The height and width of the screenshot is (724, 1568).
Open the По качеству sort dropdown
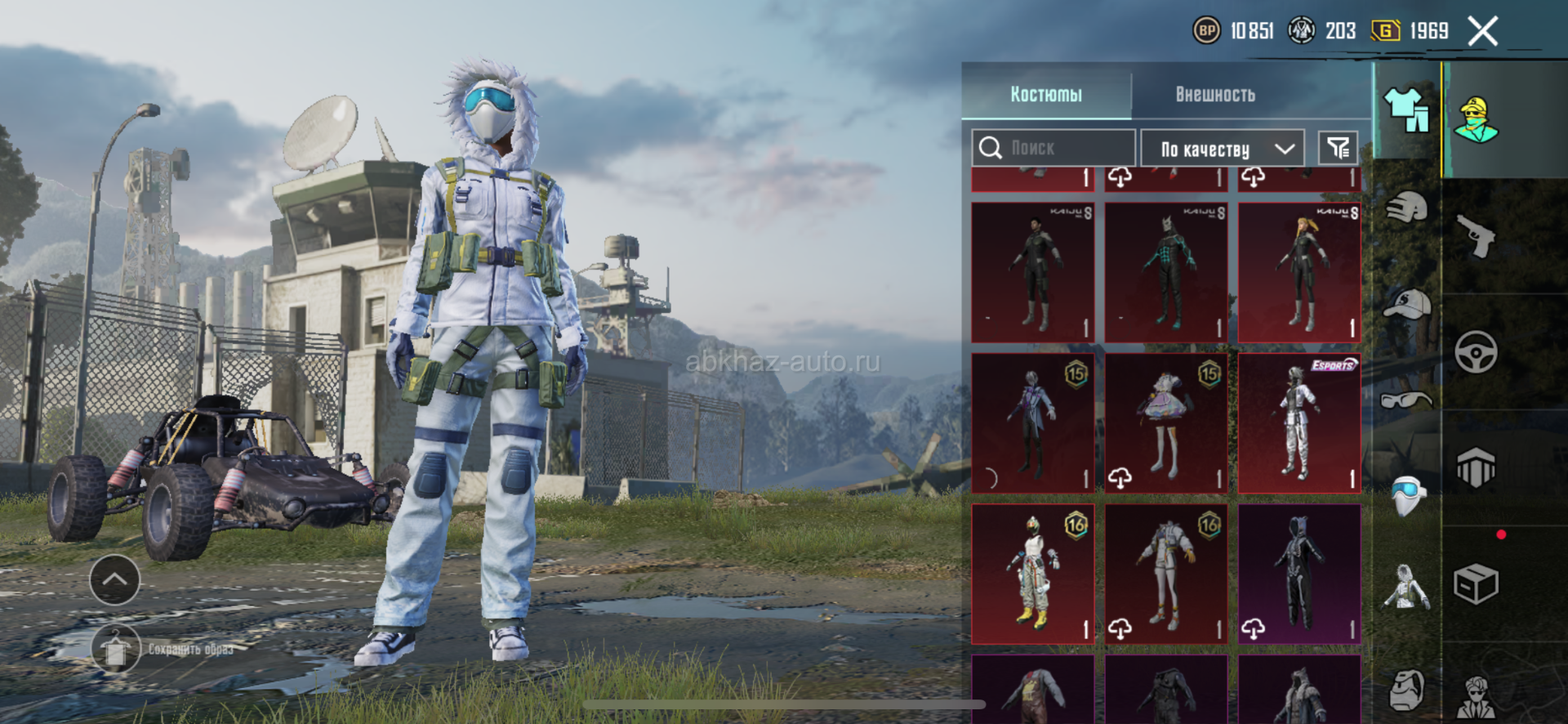(1223, 149)
